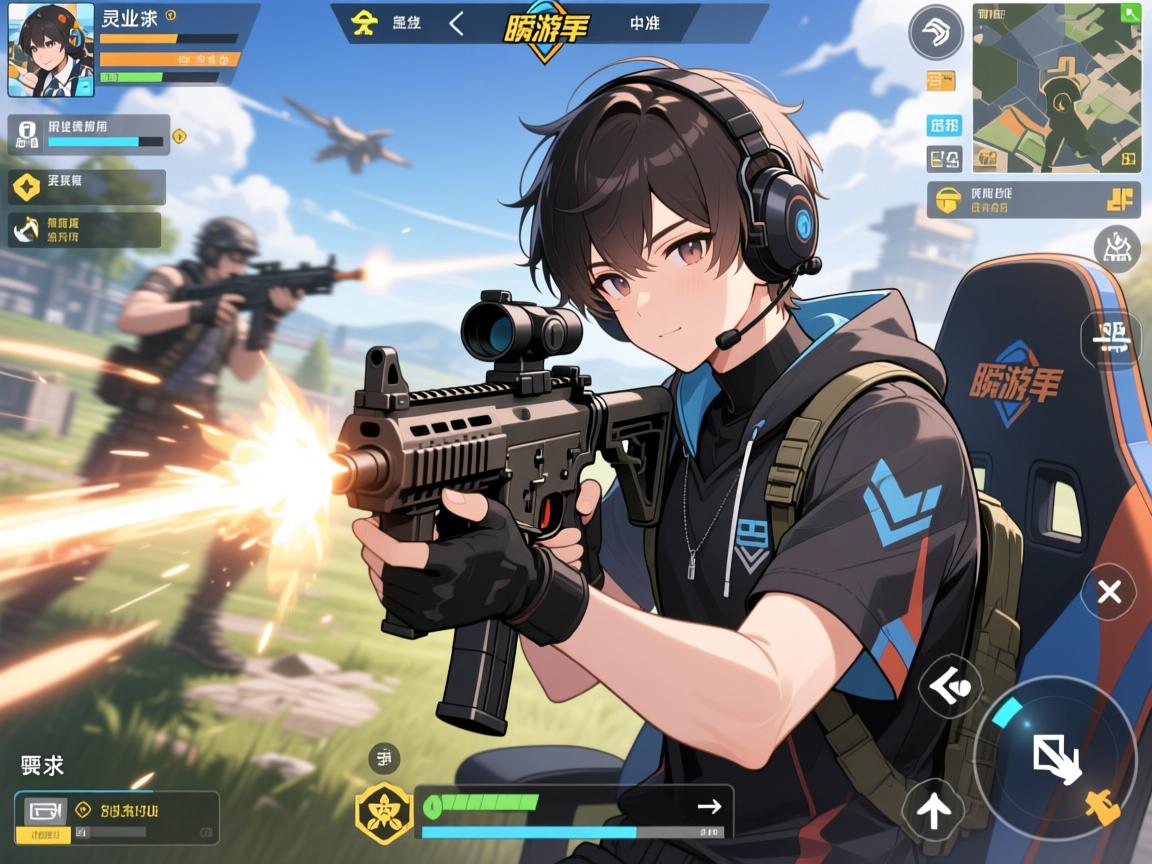This screenshot has height=864, width=1152.
Task: Click the green corner button on the minimap
Action: click(x=1130, y=14)
